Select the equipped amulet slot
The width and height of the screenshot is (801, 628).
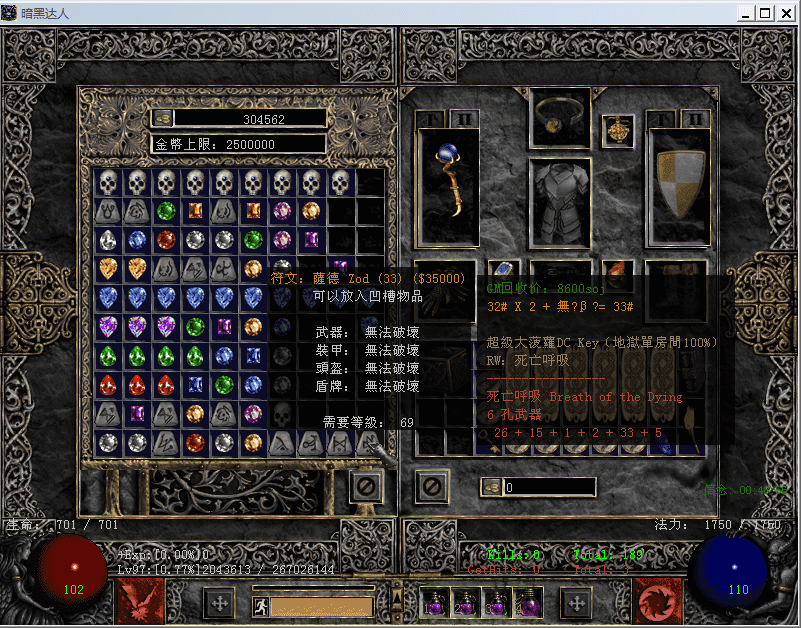click(617, 130)
